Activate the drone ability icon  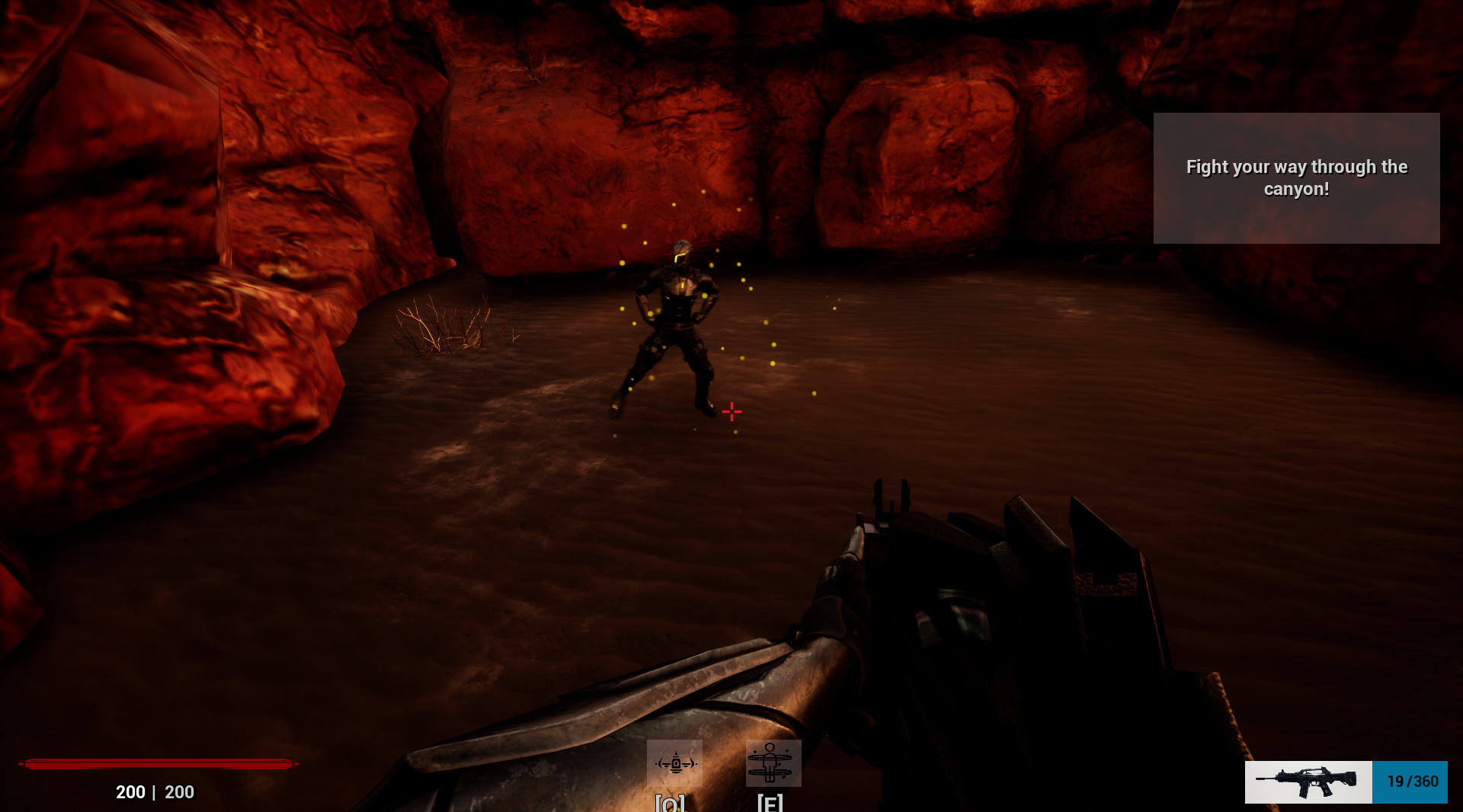click(674, 762)
